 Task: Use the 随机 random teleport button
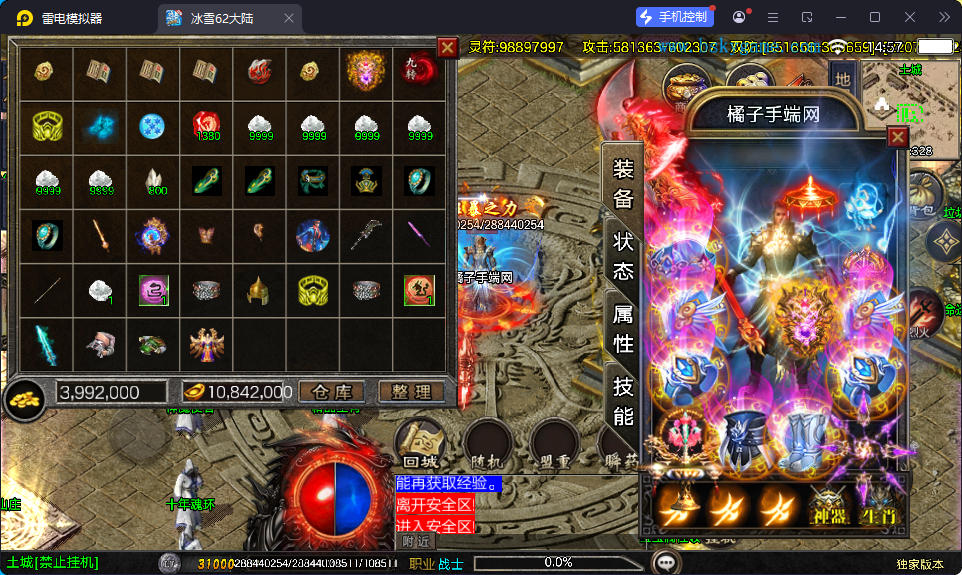489,443
